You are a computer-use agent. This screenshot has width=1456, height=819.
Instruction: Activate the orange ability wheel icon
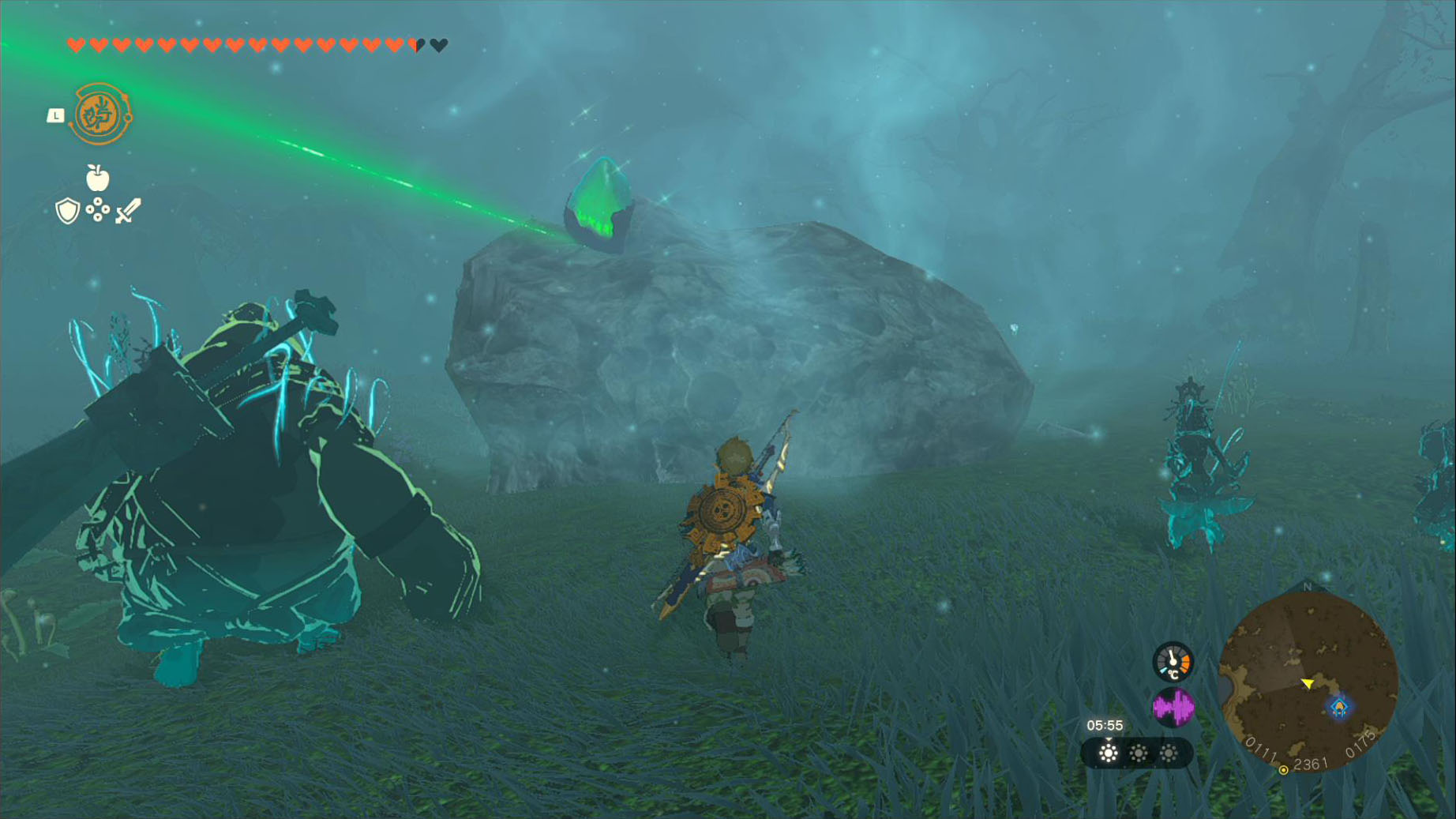(x=100, y=115)
